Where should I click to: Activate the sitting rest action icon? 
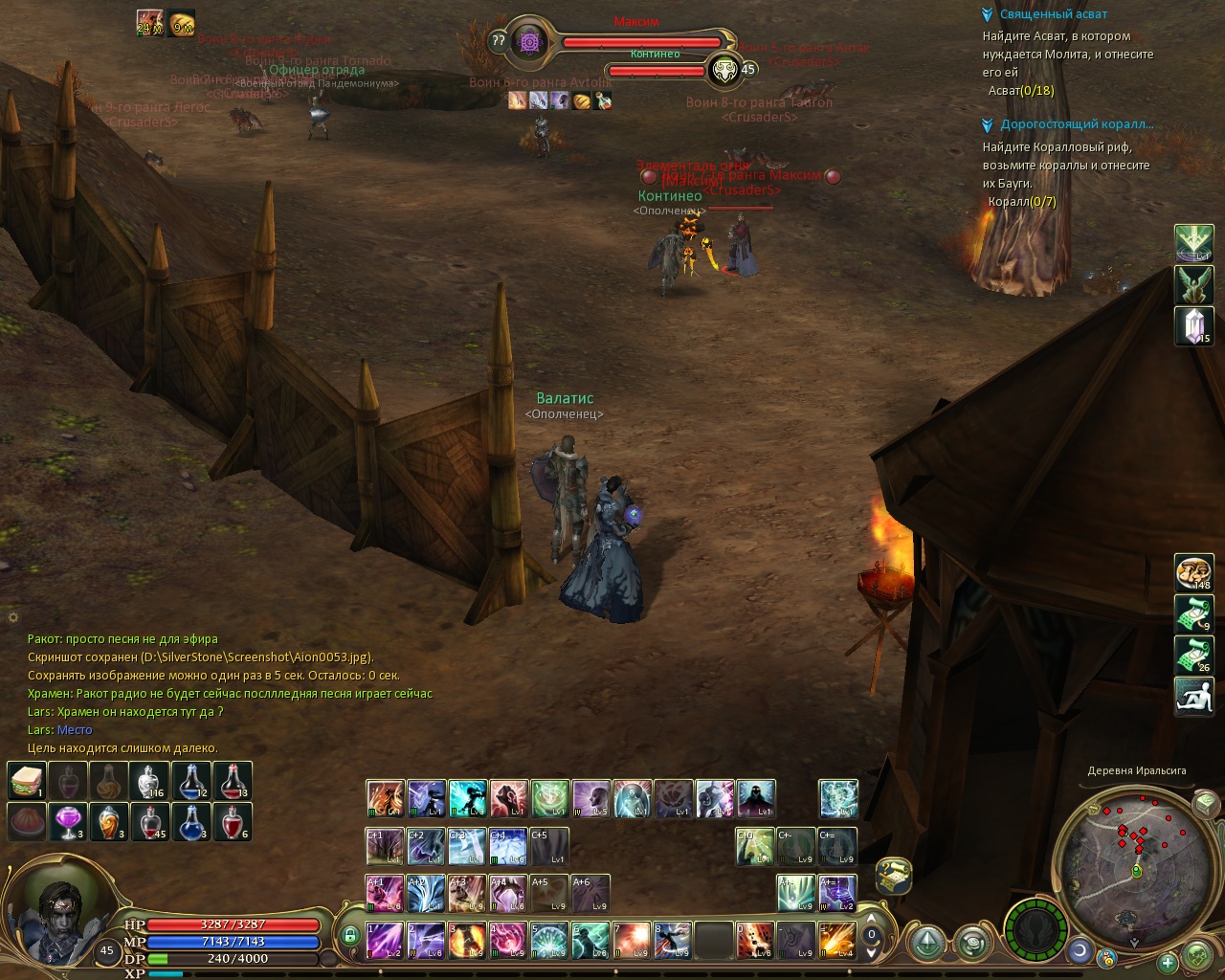[1193, 696]
